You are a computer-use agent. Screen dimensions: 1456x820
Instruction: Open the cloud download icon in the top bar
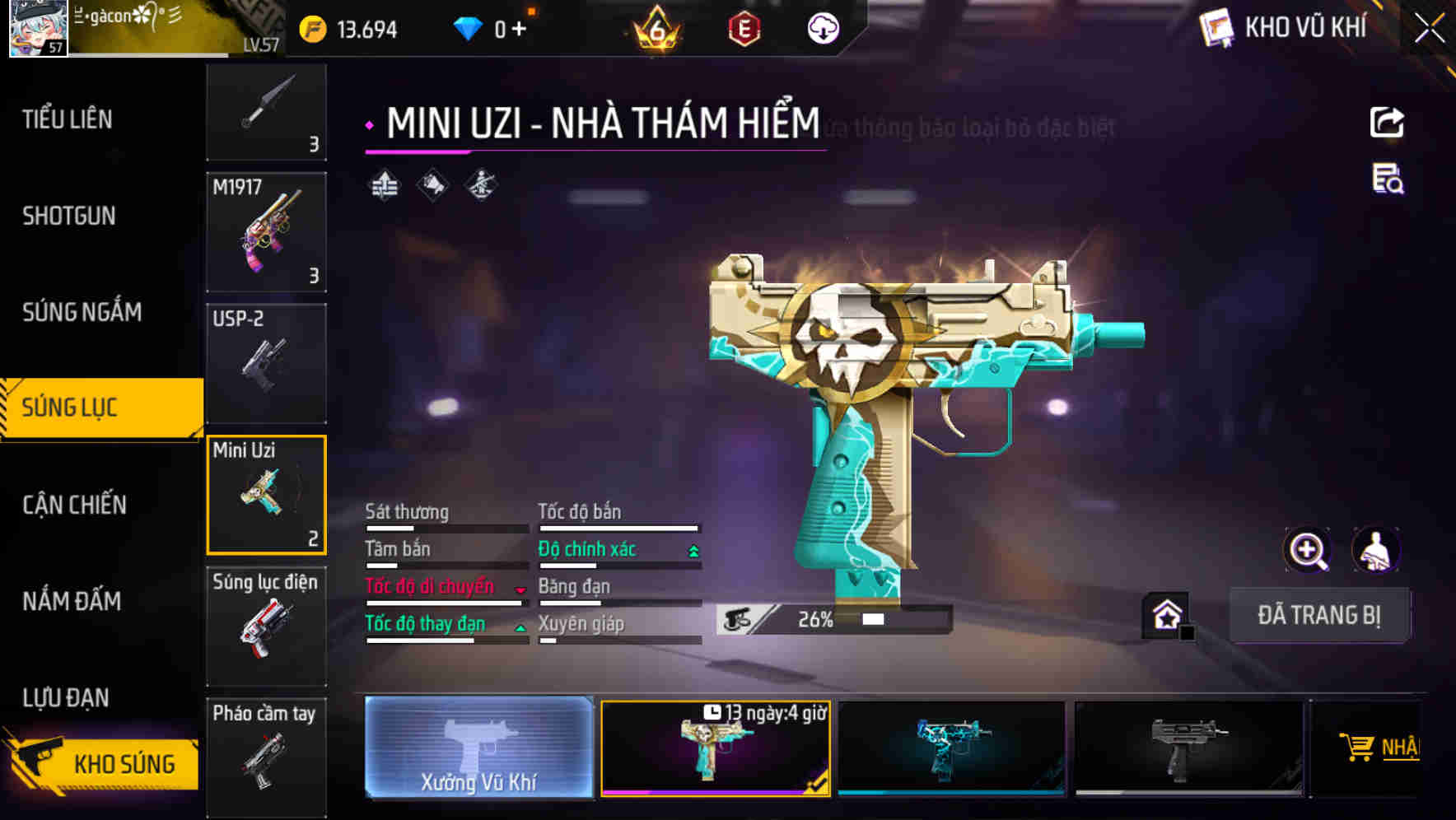coord(824,29)
